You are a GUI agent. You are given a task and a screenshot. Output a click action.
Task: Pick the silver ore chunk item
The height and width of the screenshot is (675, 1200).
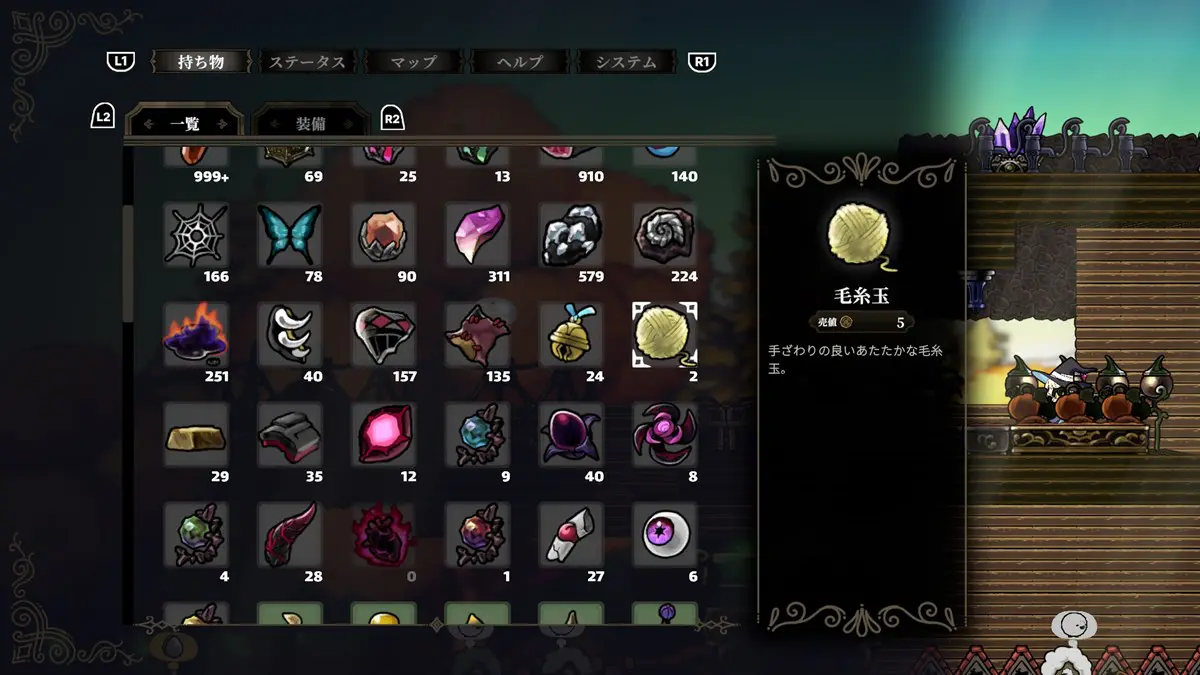(571, 234)
